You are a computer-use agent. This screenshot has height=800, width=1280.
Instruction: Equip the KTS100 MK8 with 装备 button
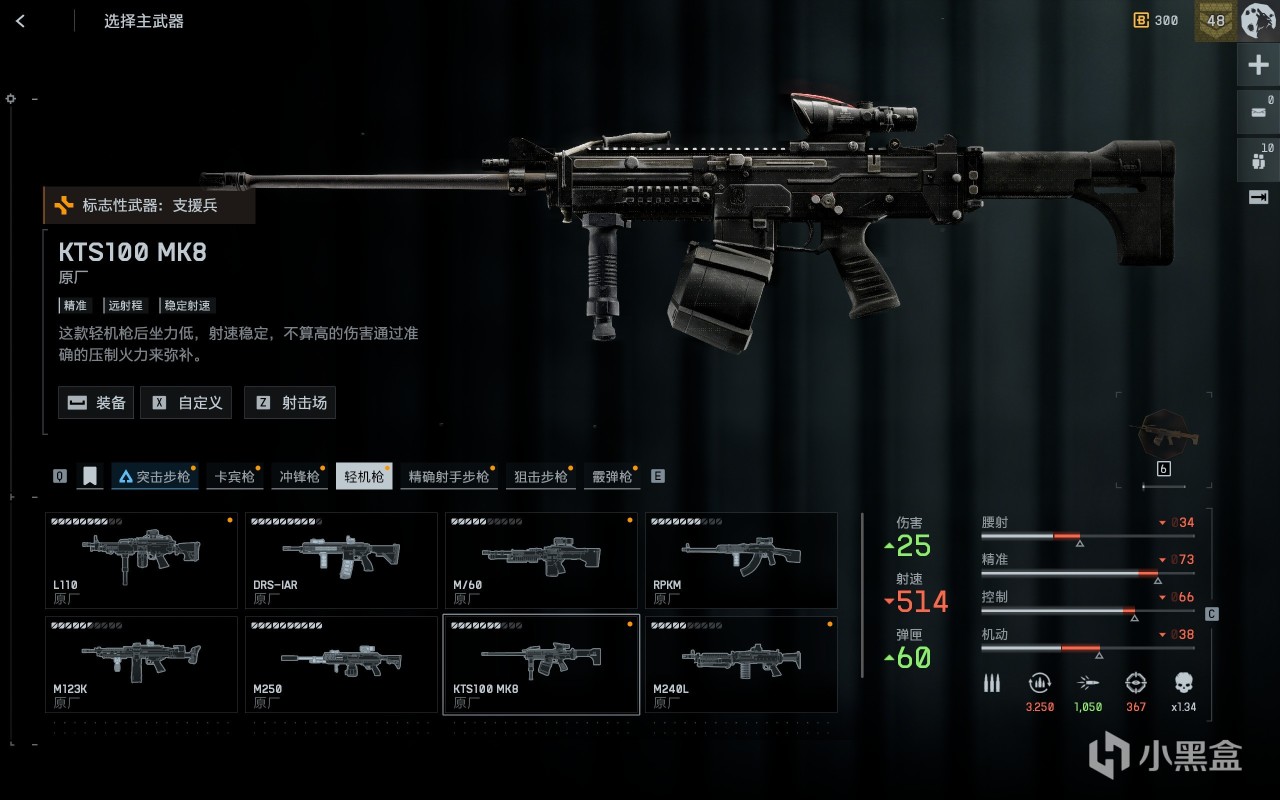[96, 403]
